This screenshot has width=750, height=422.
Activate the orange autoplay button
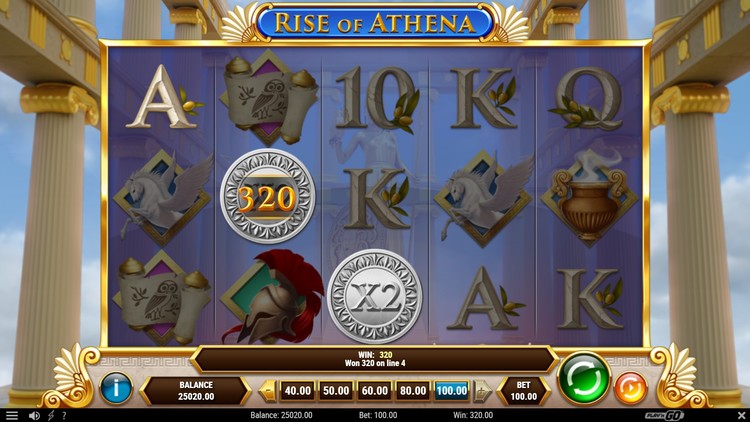630,388
